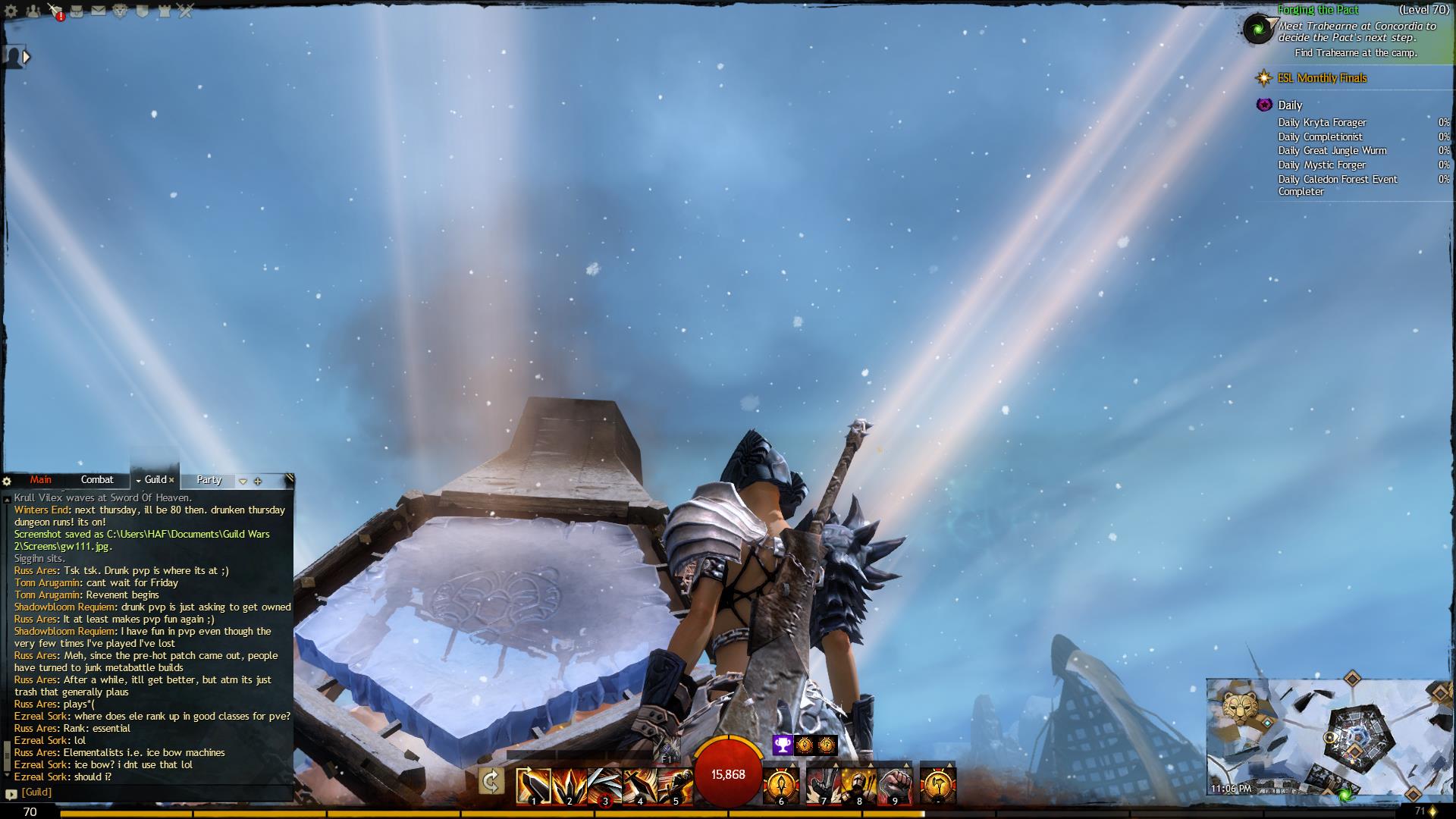Open the inventory bag icon

pos(77,11)
